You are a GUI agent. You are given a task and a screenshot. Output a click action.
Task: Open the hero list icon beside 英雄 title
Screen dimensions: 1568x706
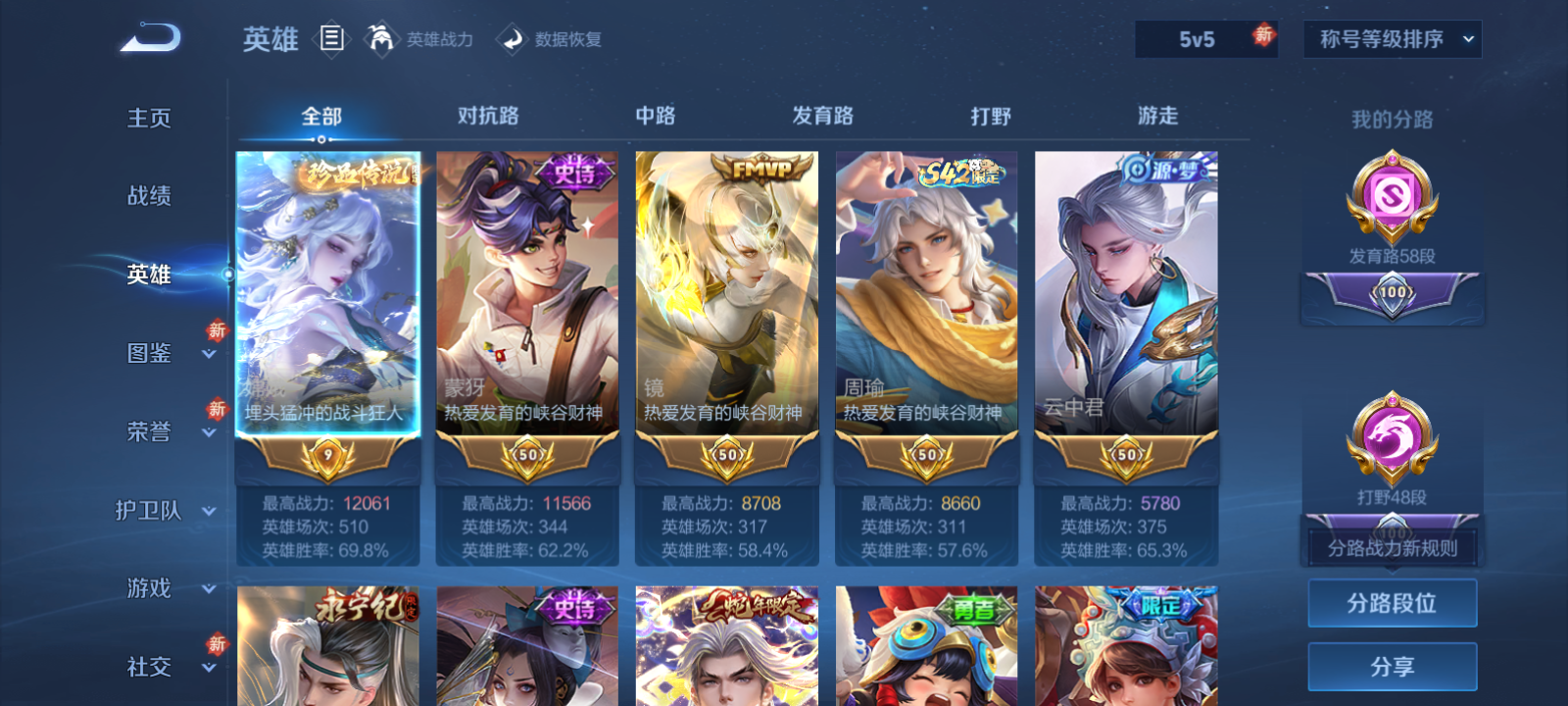click(x=332, y=39)
